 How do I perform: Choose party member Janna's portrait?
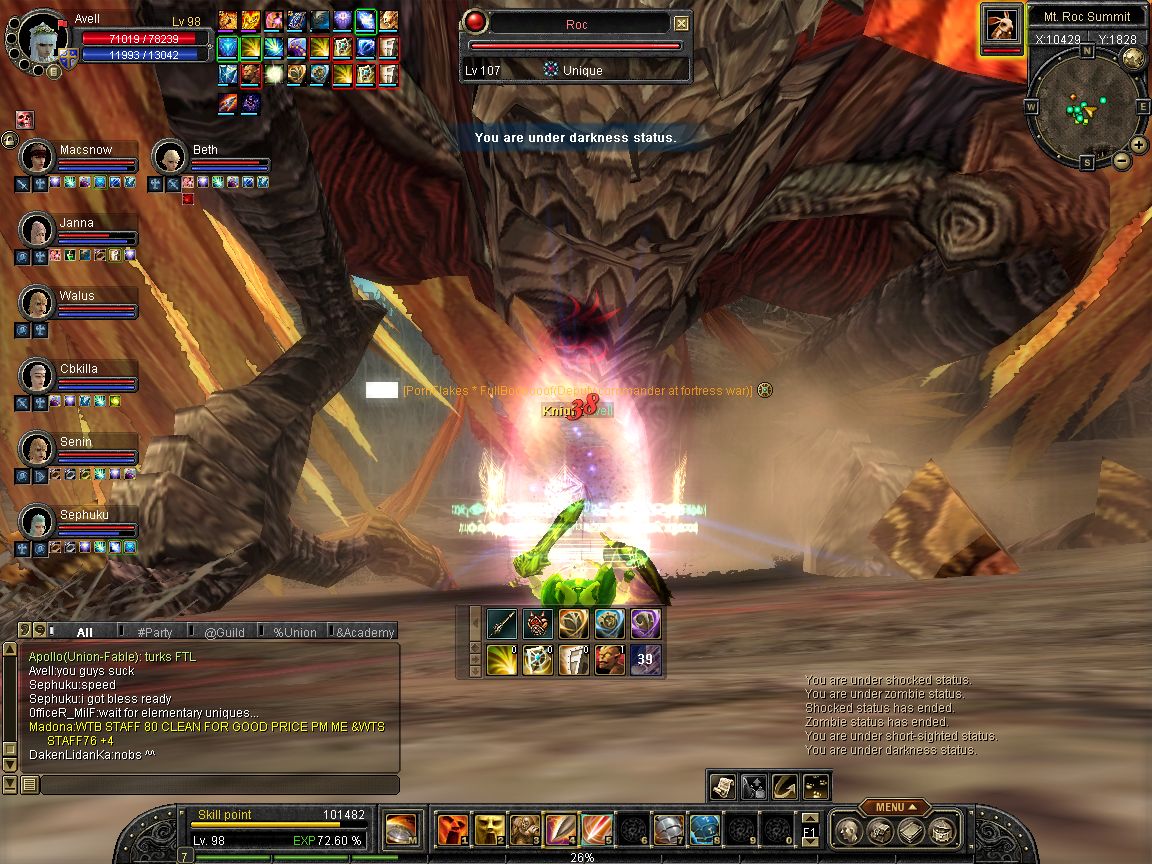[x=37, y=230]
